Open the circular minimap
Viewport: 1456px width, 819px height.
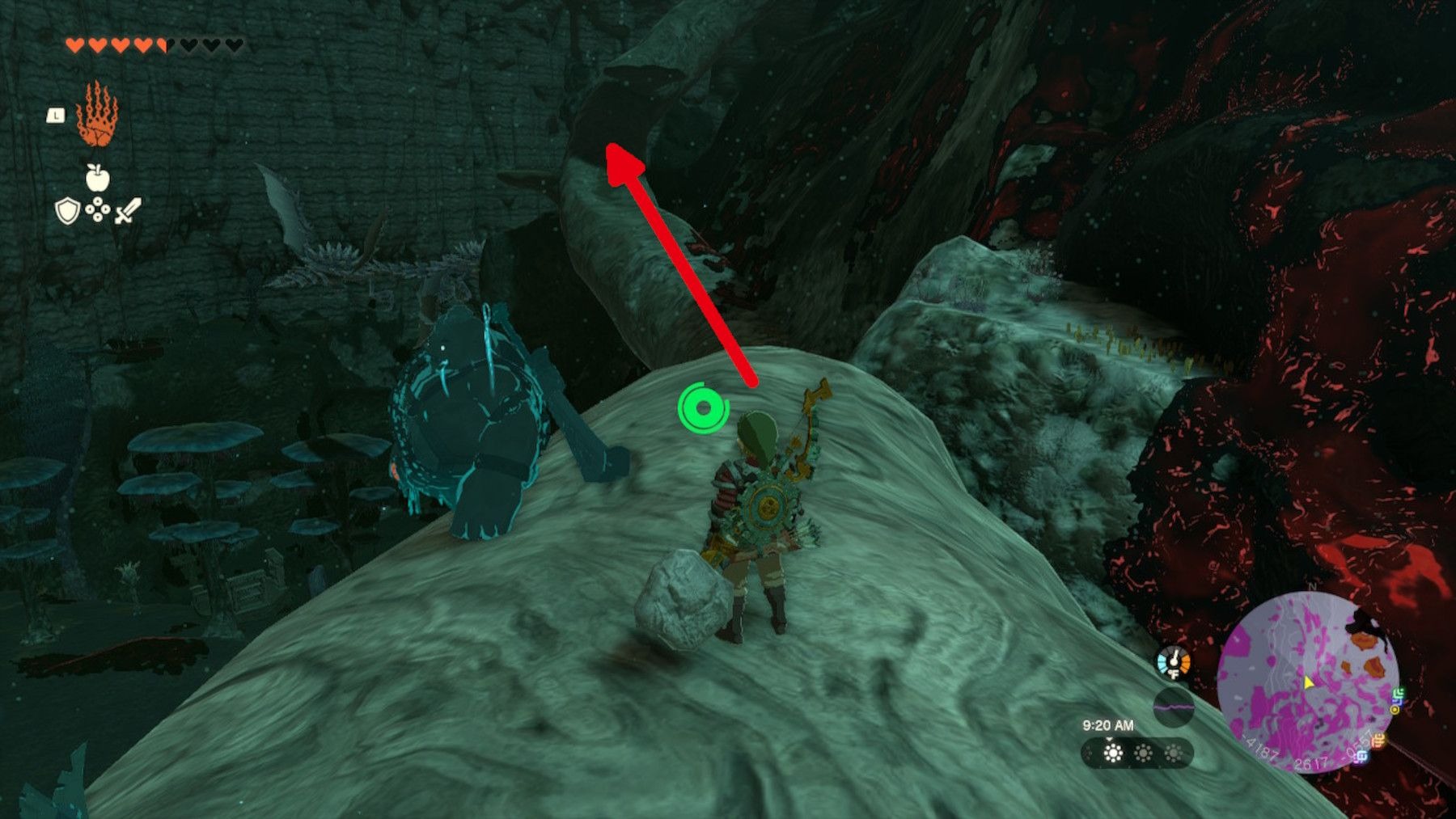(1307, 682)
